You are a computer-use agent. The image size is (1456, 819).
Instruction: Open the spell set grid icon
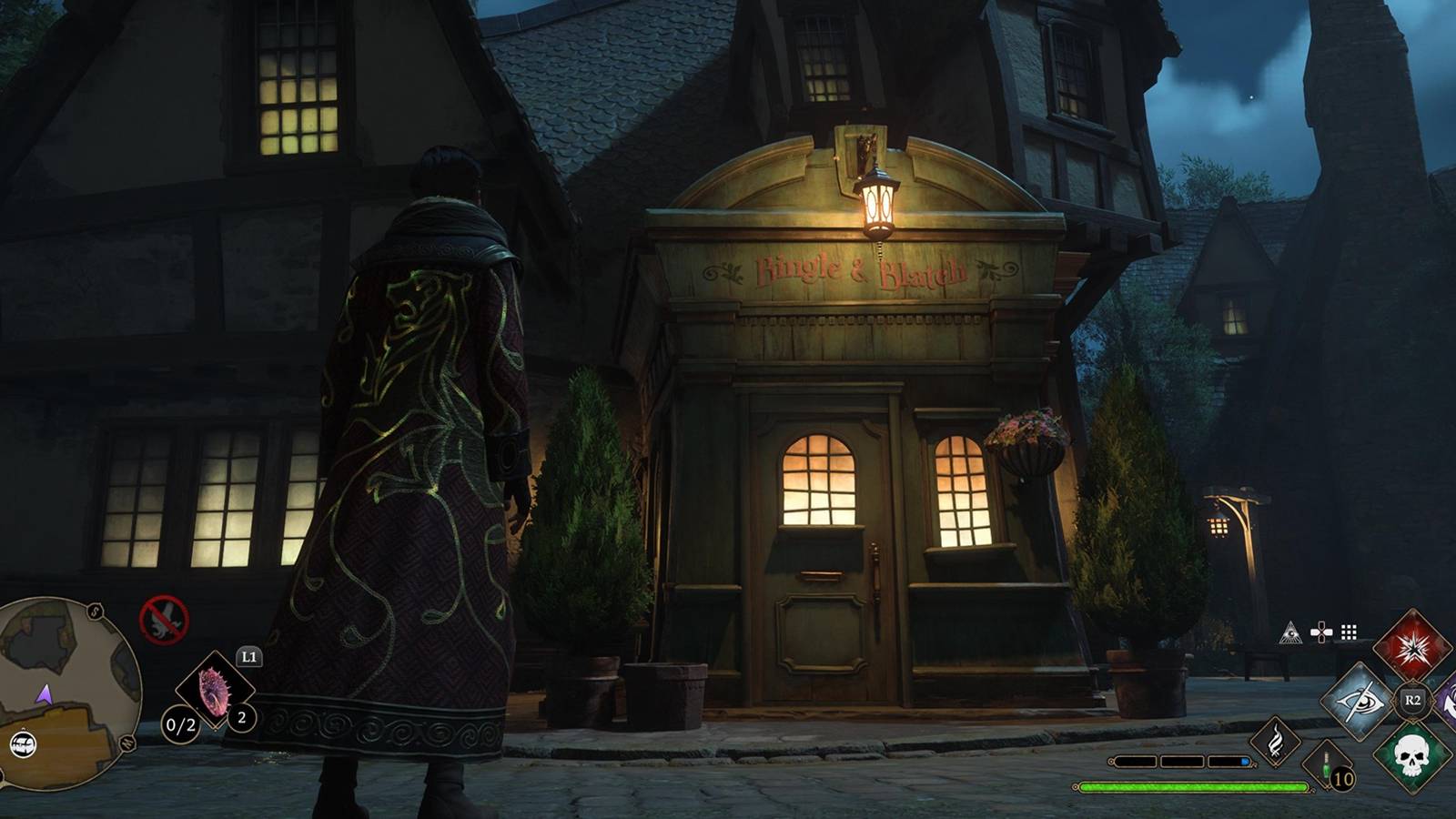pos(1348,631)
